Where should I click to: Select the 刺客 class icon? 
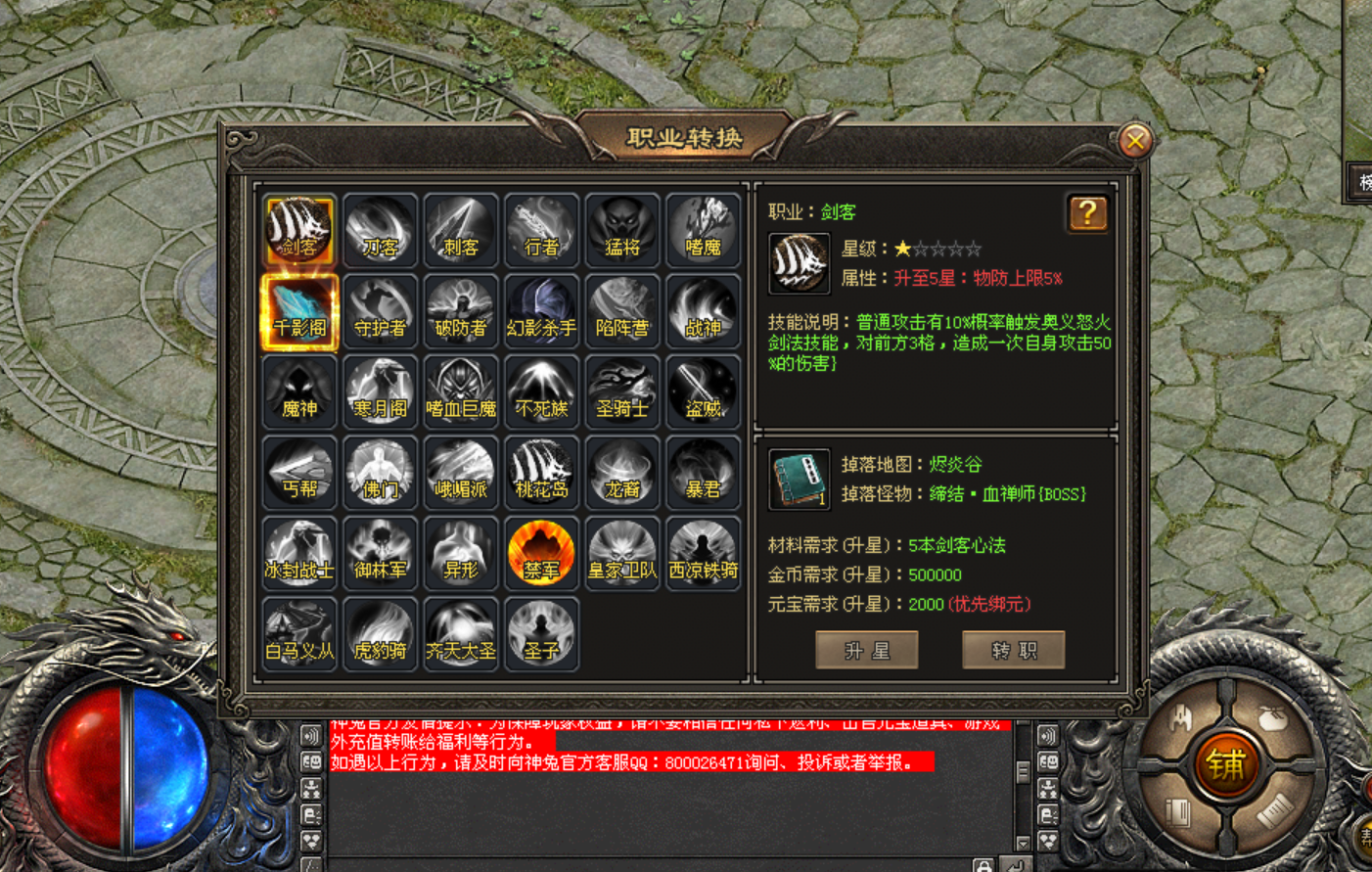pos(461,231)
